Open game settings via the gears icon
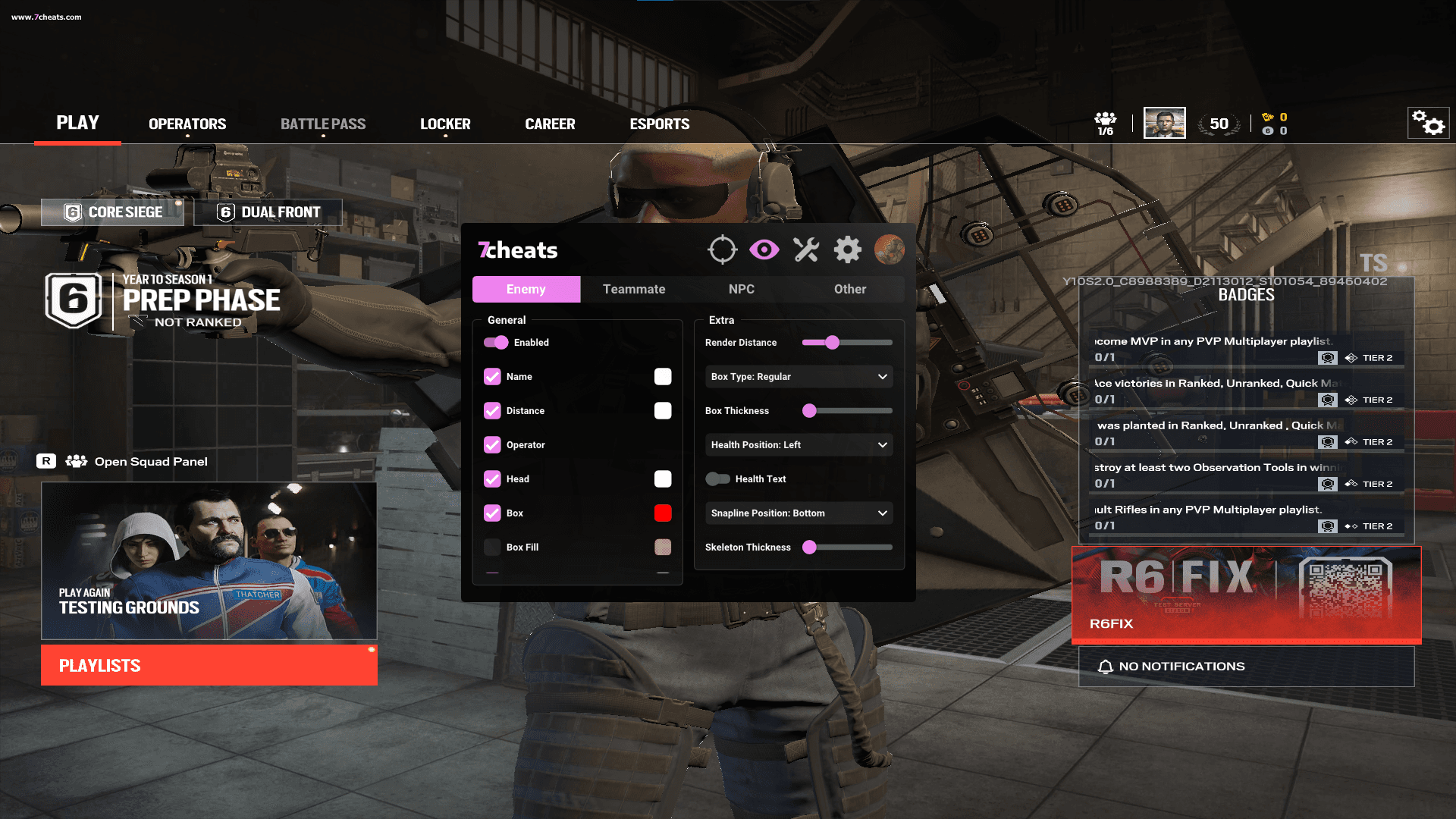1456x819 pixels. [1428, 123]
